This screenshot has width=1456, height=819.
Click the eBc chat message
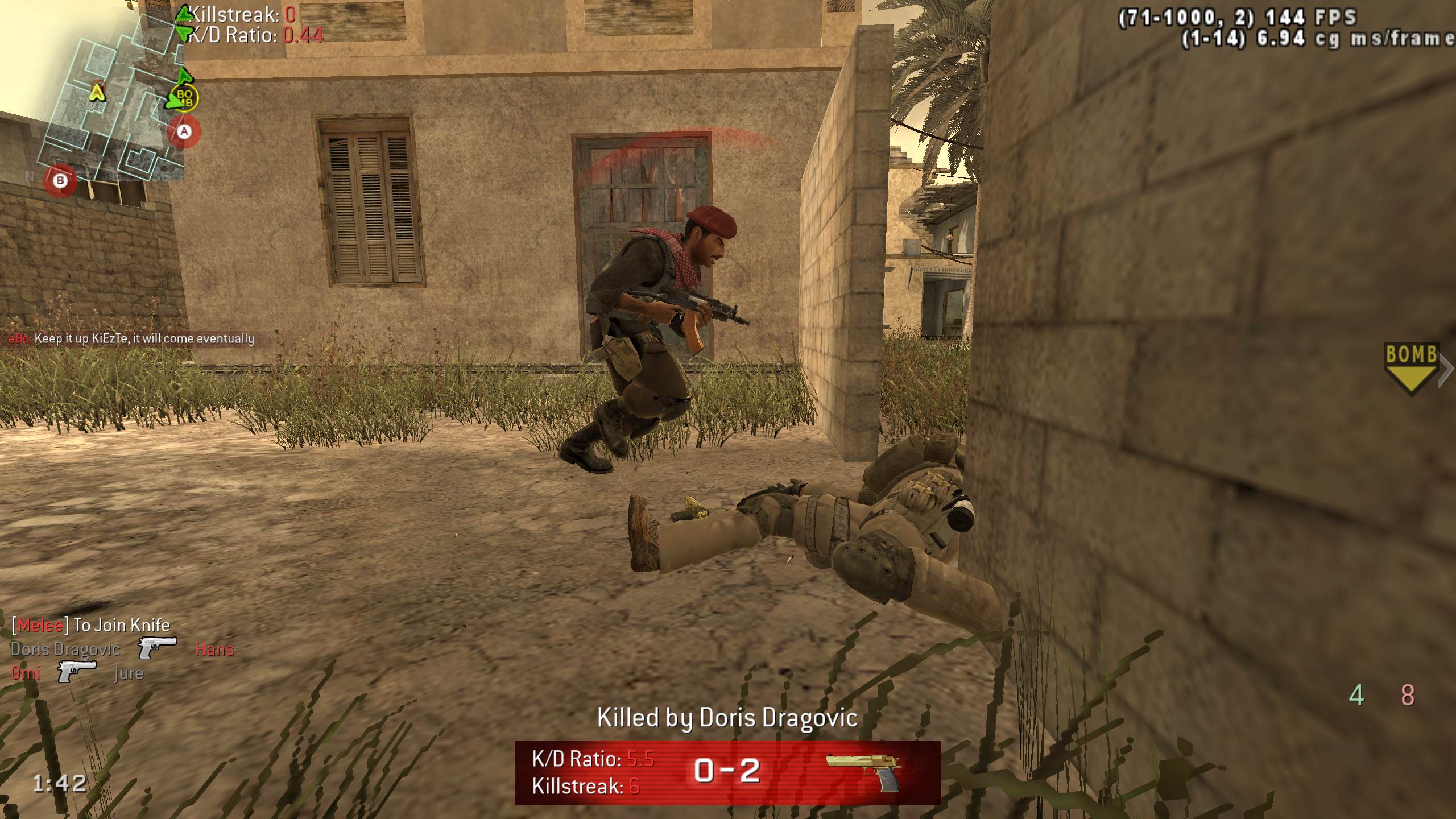[x=132, y=339]
